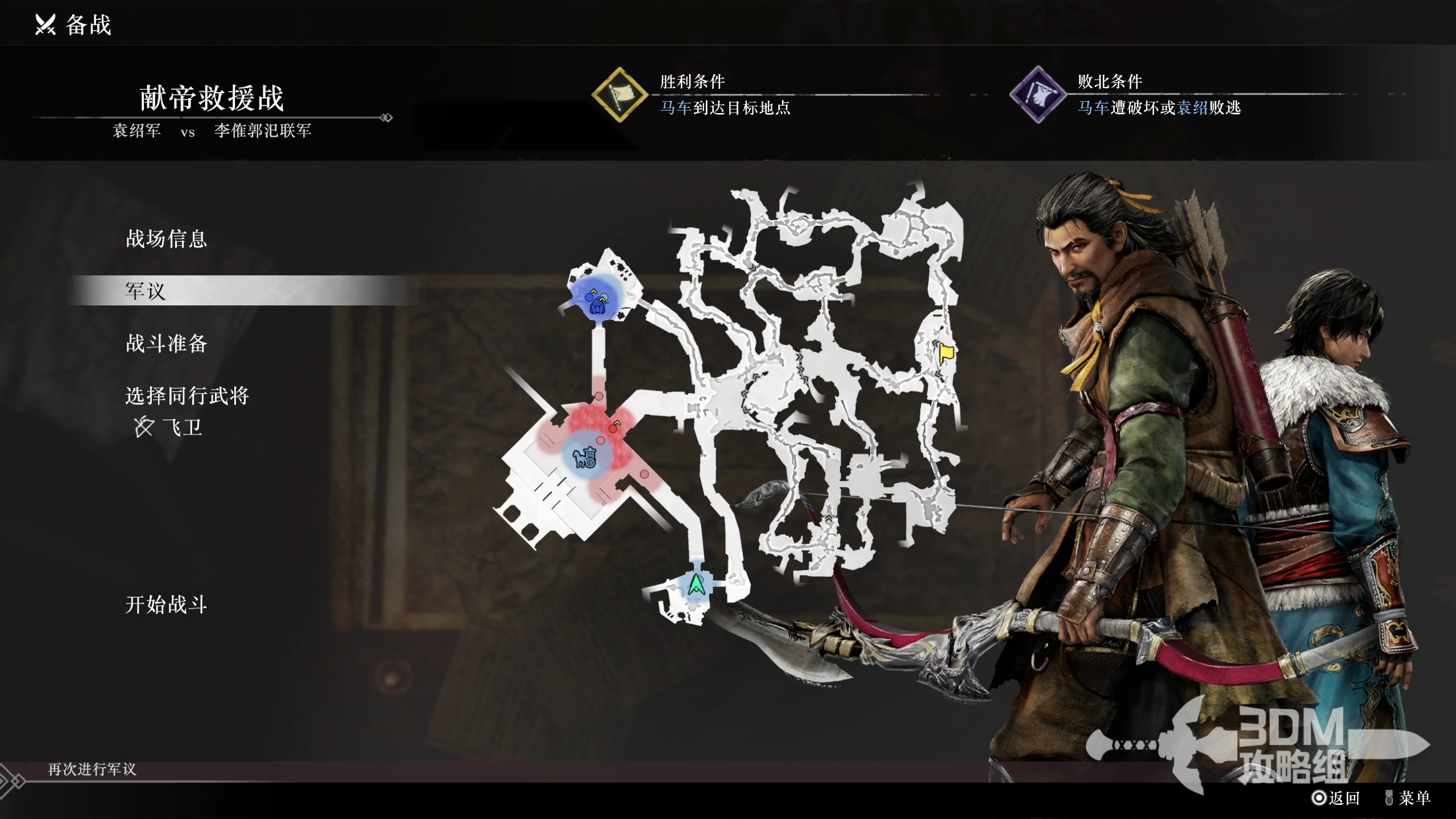This screenshot has height=819, width=1456.
Task: Click the green arrow player marker on map
Action: click(x=696, y=585)
